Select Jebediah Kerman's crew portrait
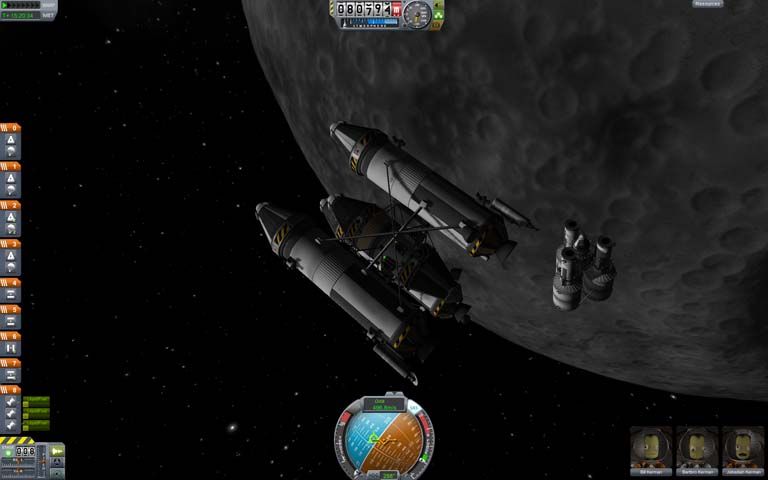Screen dimensions: 768x480 [x=743, y=450]
